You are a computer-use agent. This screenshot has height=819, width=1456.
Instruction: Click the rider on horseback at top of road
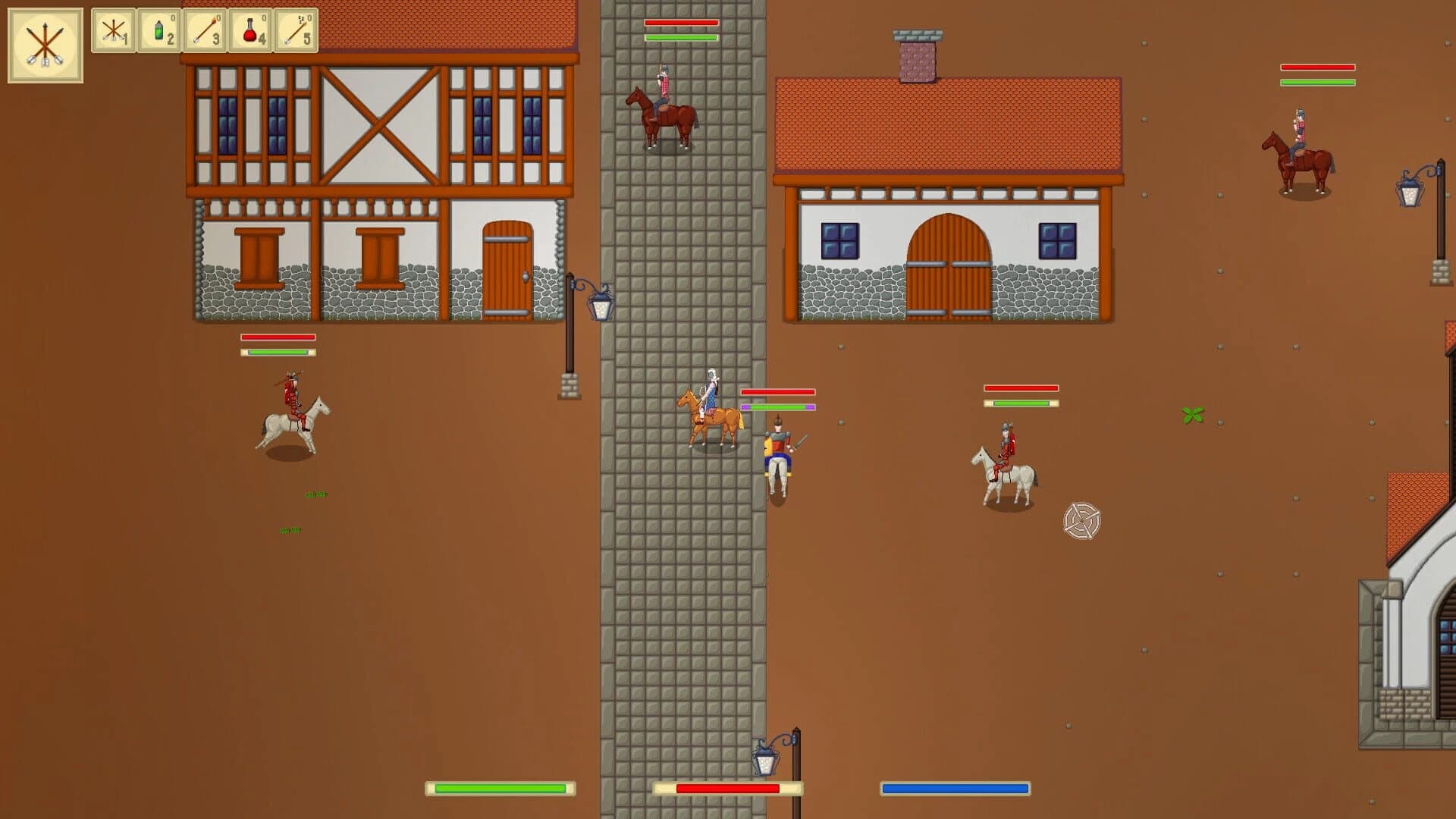(664, 99)
